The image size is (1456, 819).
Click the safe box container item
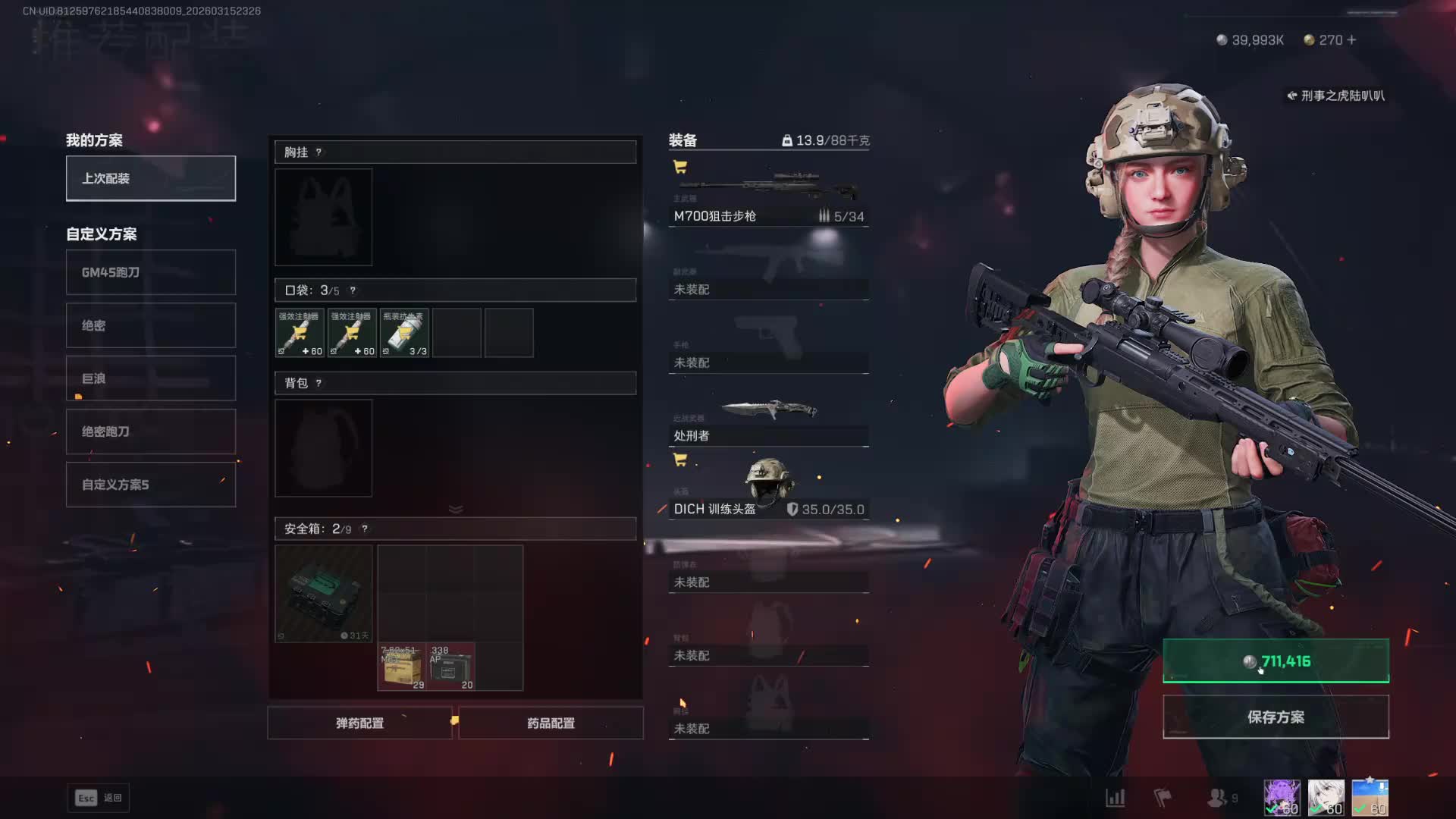coord(324,594)
